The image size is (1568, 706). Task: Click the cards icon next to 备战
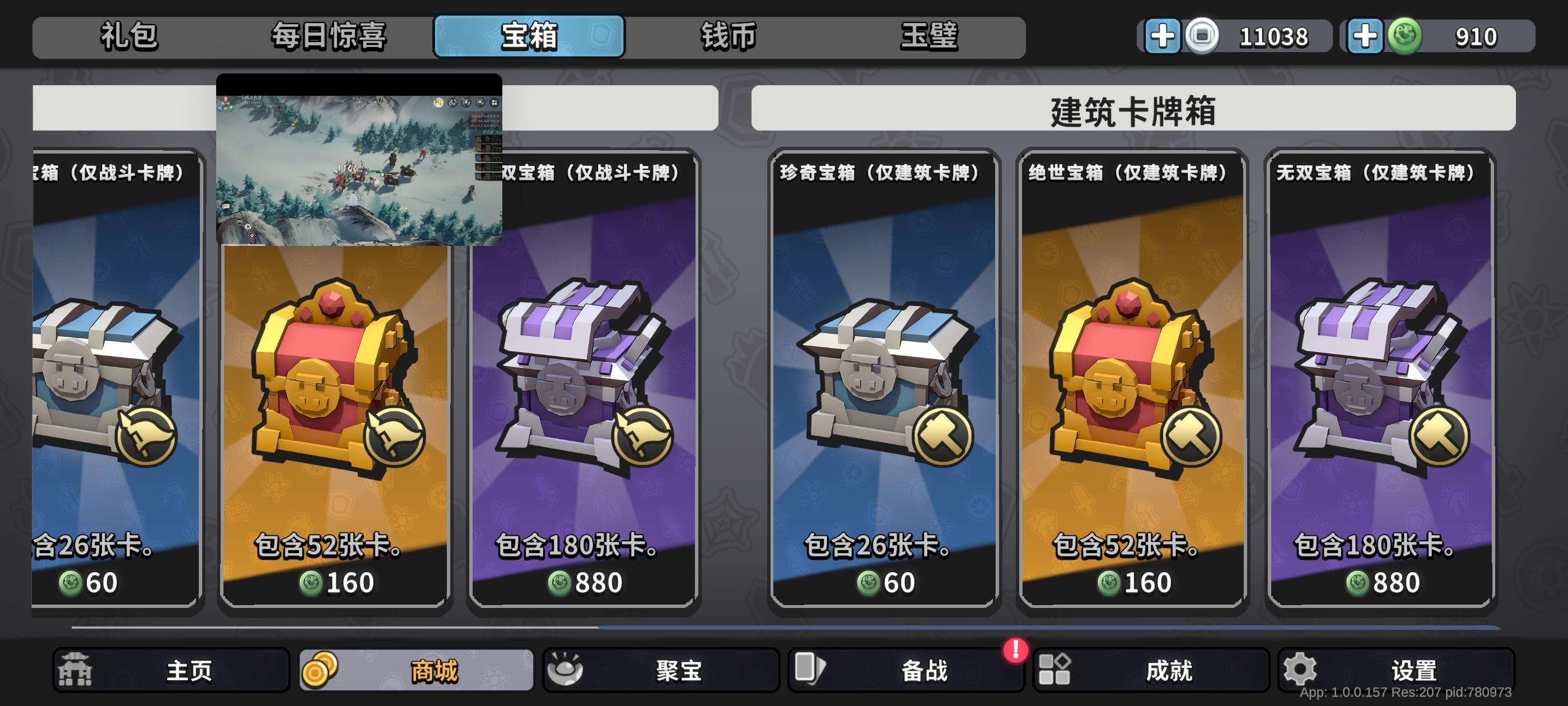[x=811, y=668]
